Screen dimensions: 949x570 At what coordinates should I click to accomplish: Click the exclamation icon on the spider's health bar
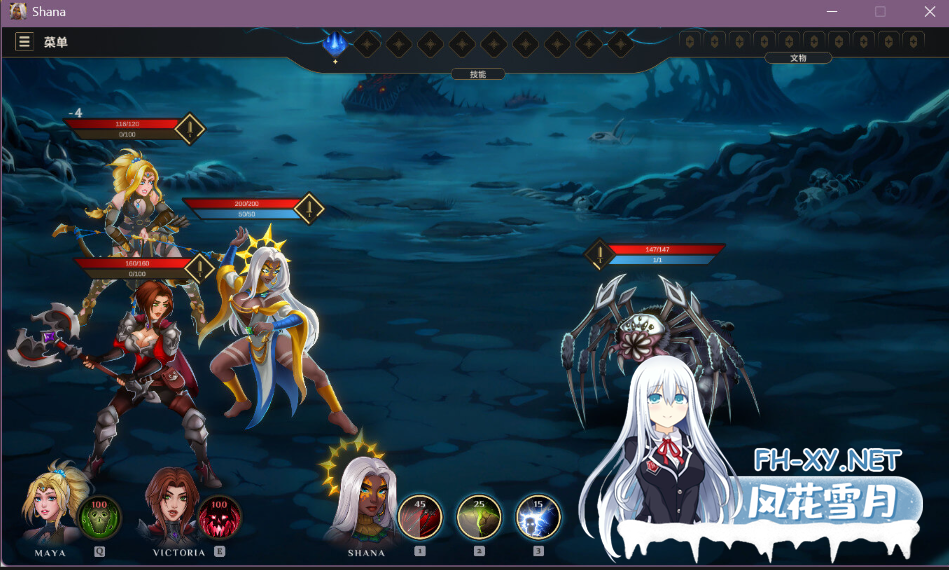[x=599, y=254]
